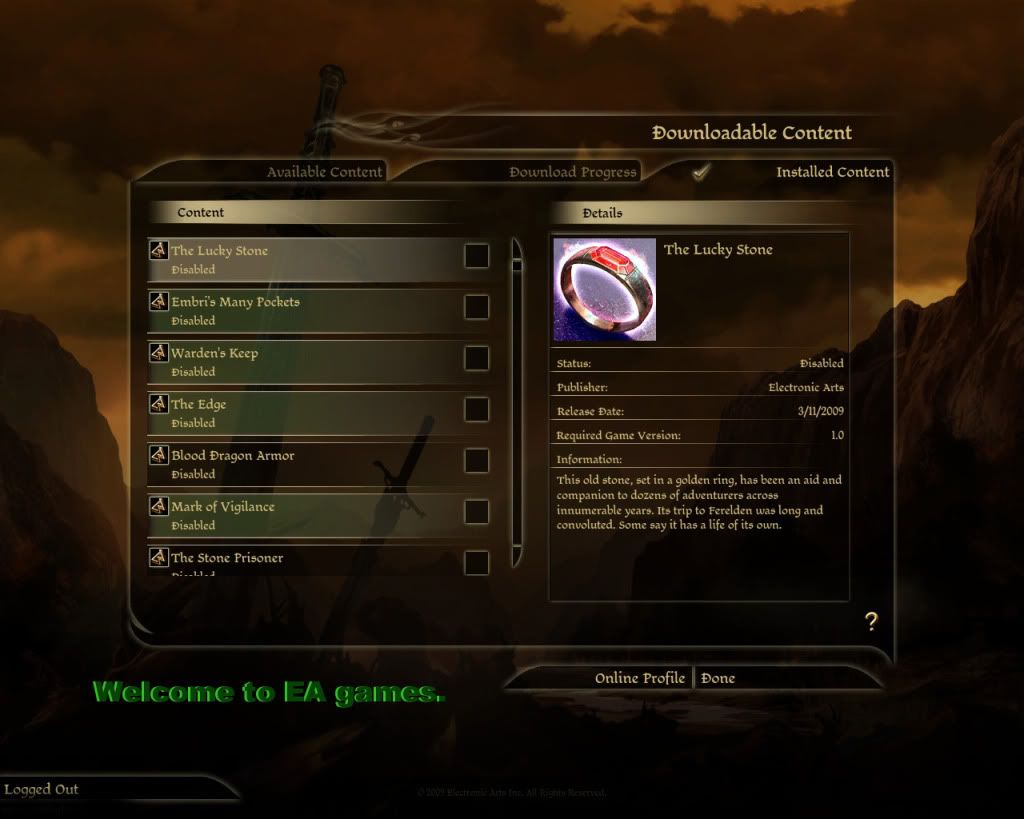Open the Online Profile
1024x819 pixels.
[639, 678]
